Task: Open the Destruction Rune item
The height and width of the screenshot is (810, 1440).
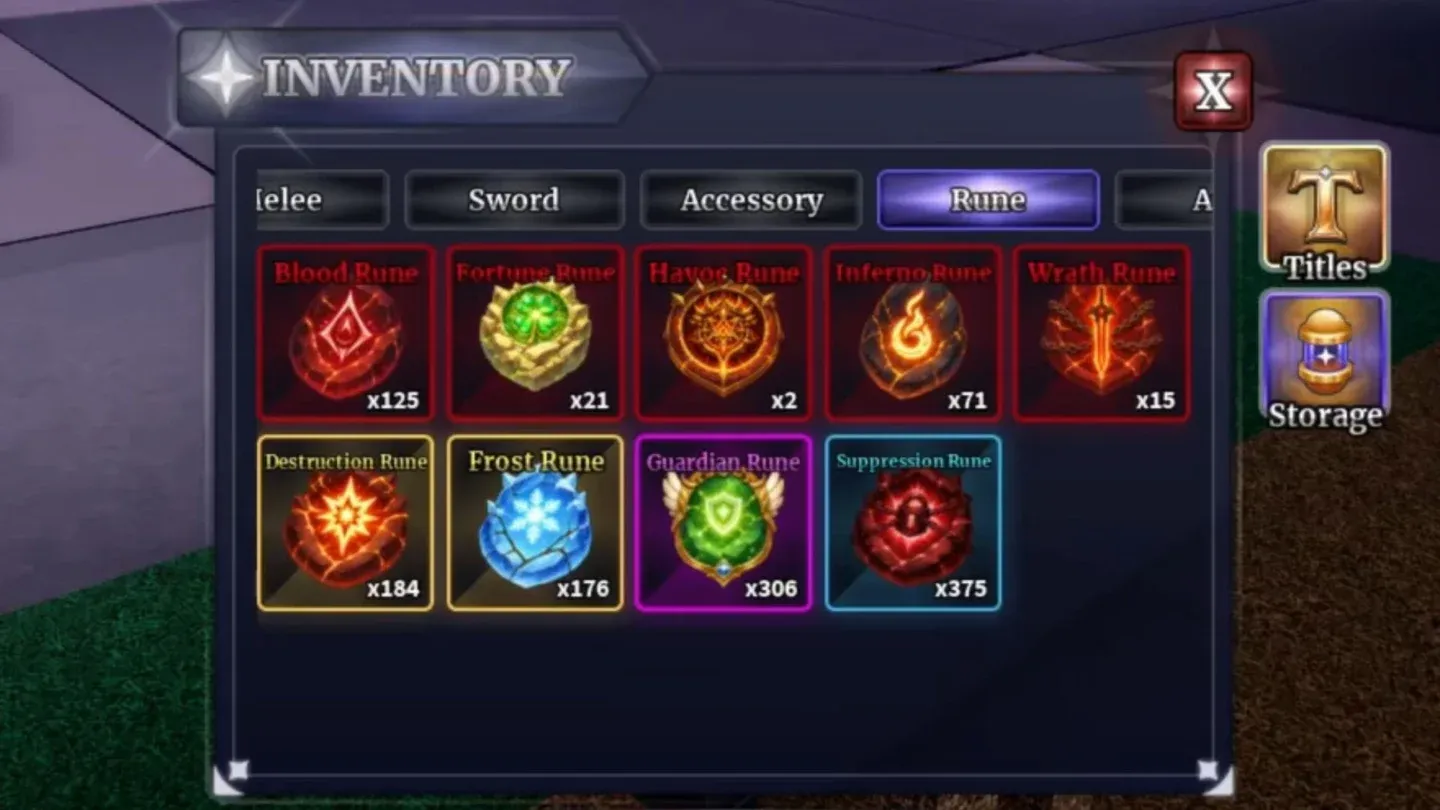Action: [x=345, y=523]
